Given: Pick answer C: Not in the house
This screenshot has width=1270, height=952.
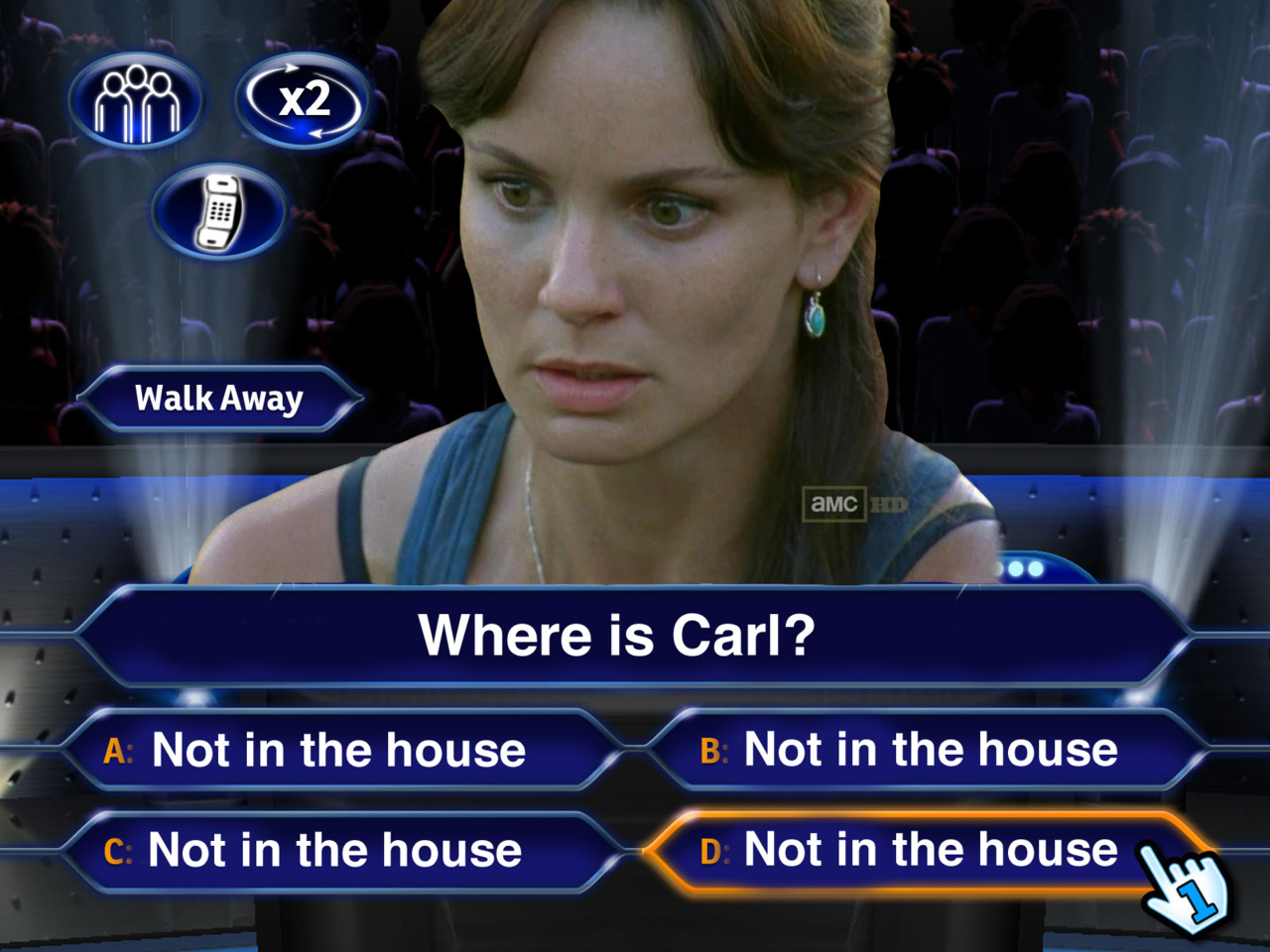Looking at the screenshot, I should 335,851.
